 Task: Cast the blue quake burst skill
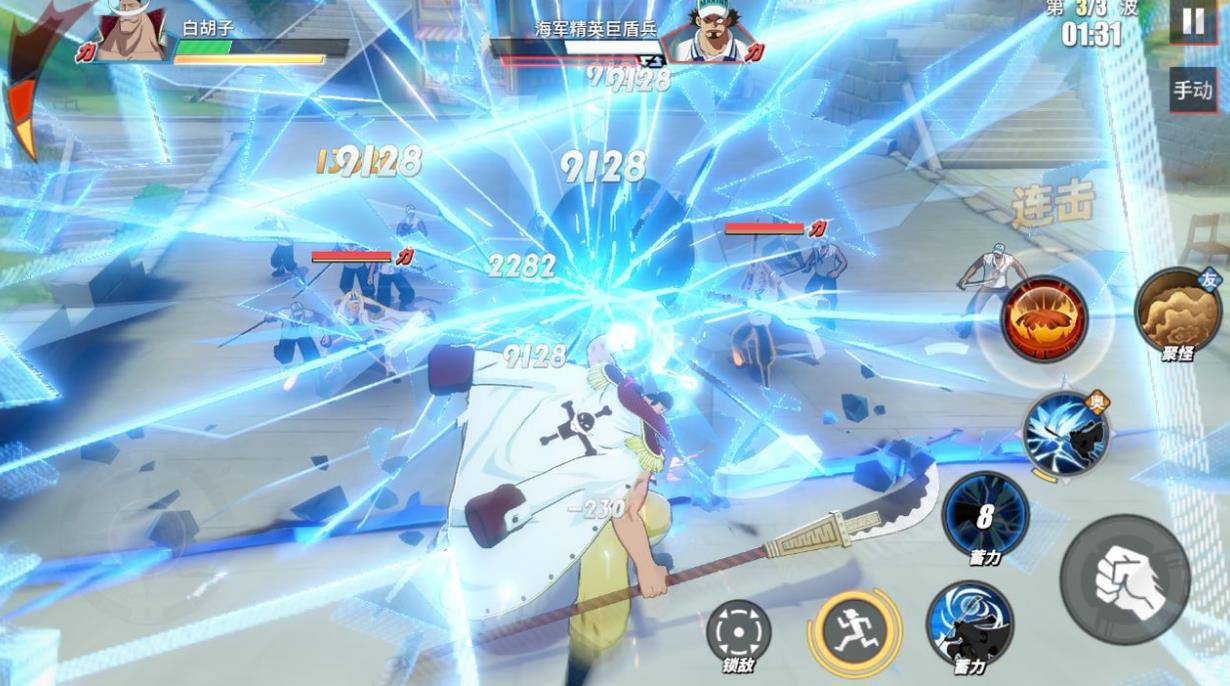coord(1065,434)
